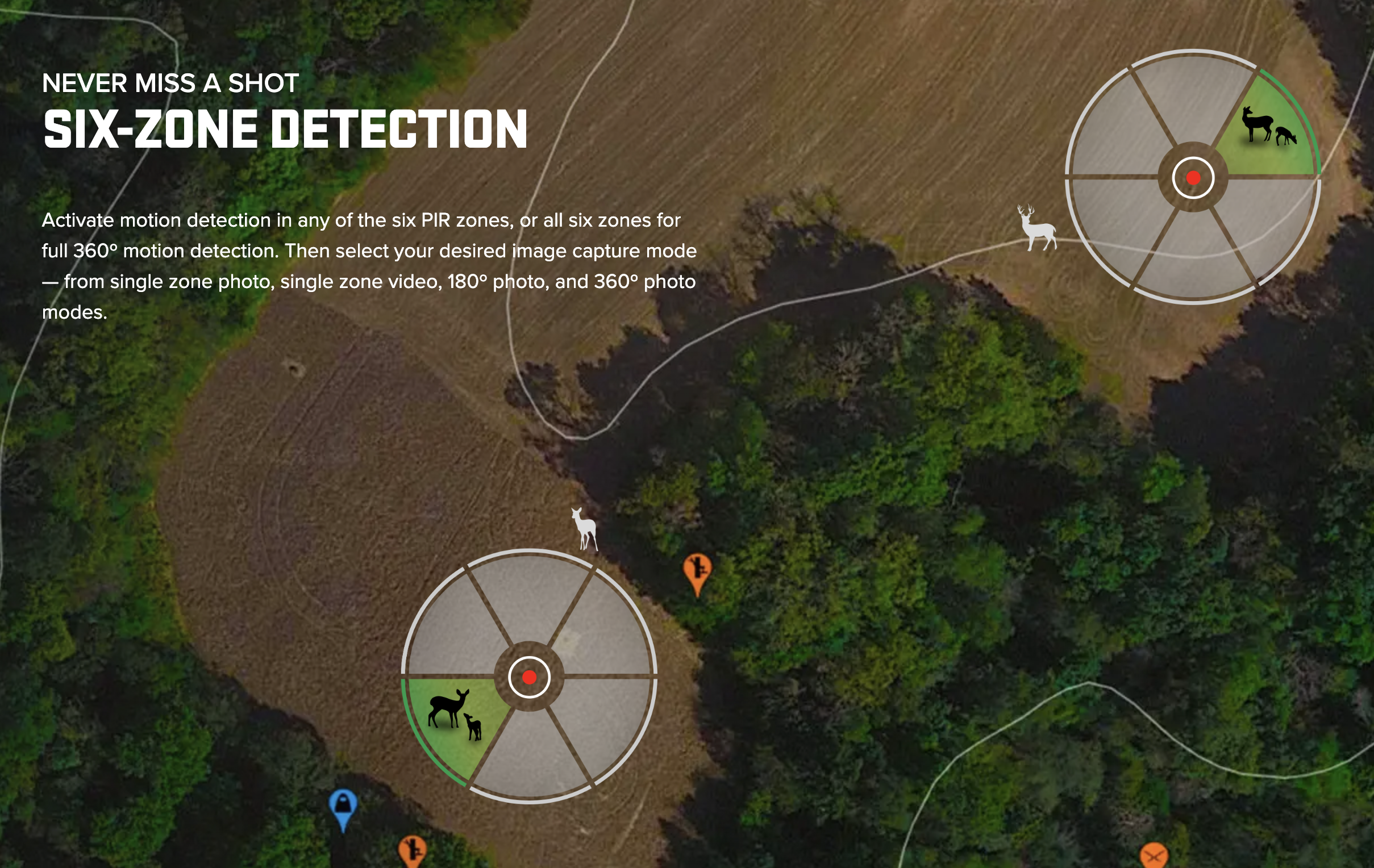Click the orange round marker with crossed symbol

1153,857
